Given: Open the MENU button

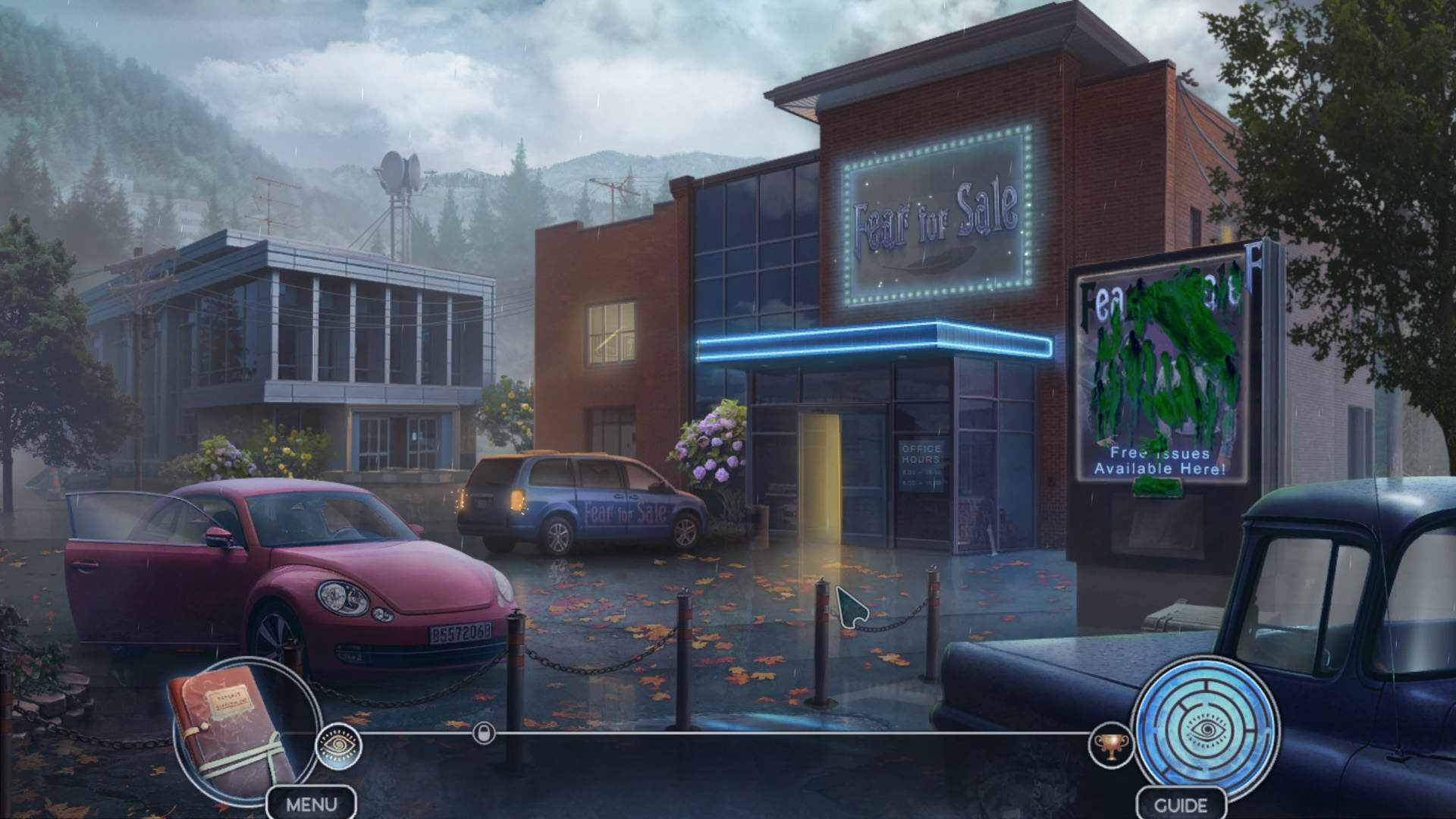Looking at the screenshot, I should (312, 804).
